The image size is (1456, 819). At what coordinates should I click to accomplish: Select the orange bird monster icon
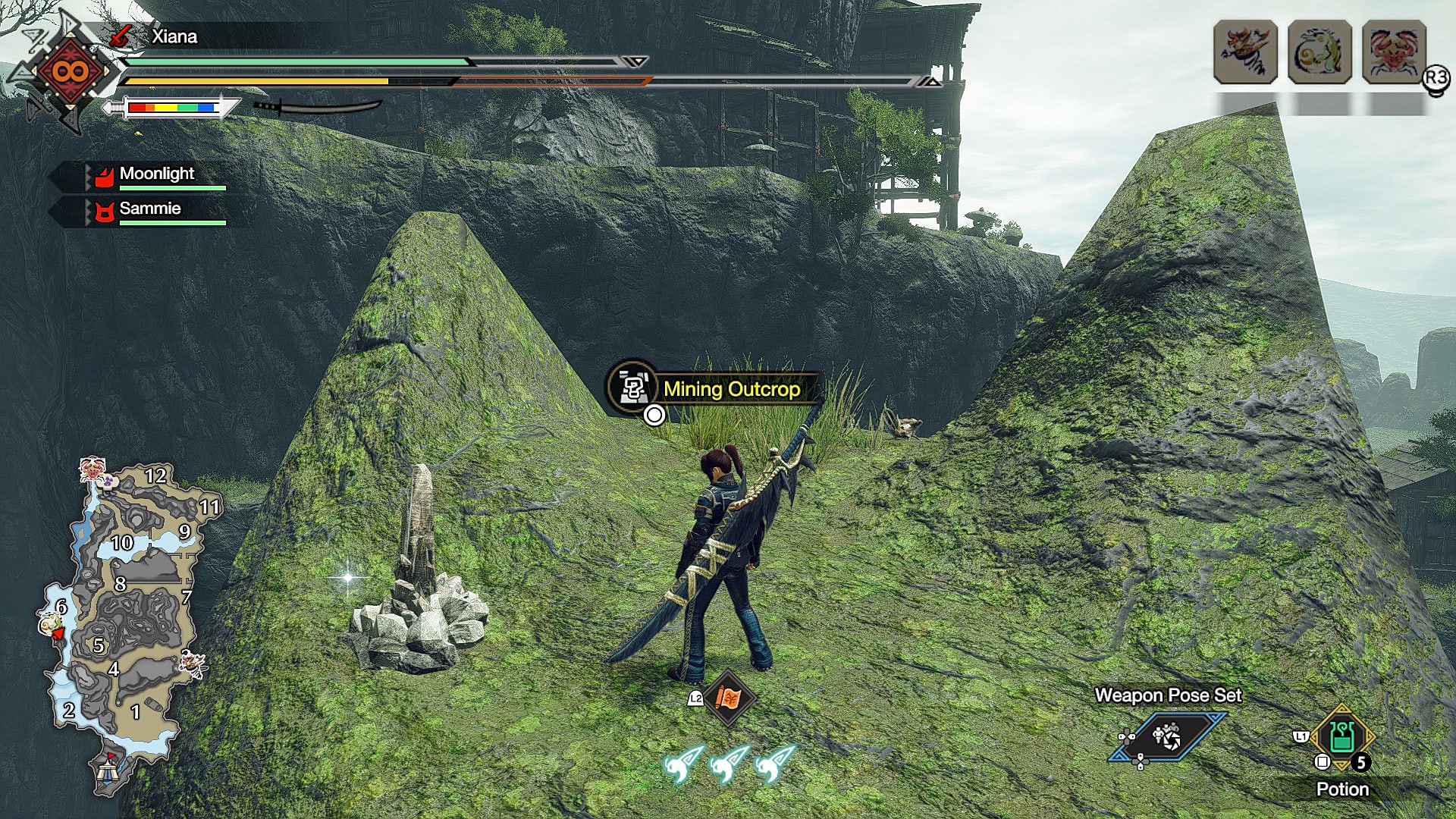click(x=1245, y=52)
